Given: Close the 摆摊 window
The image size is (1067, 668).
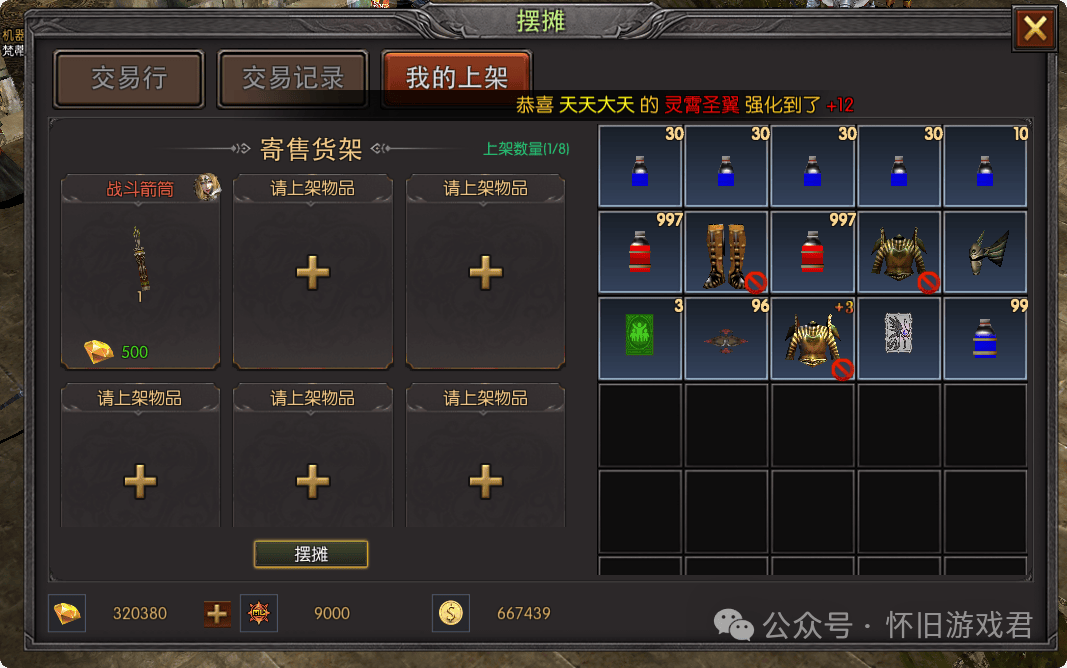Looking at the screenshot, I should [x=1035, y=29].
